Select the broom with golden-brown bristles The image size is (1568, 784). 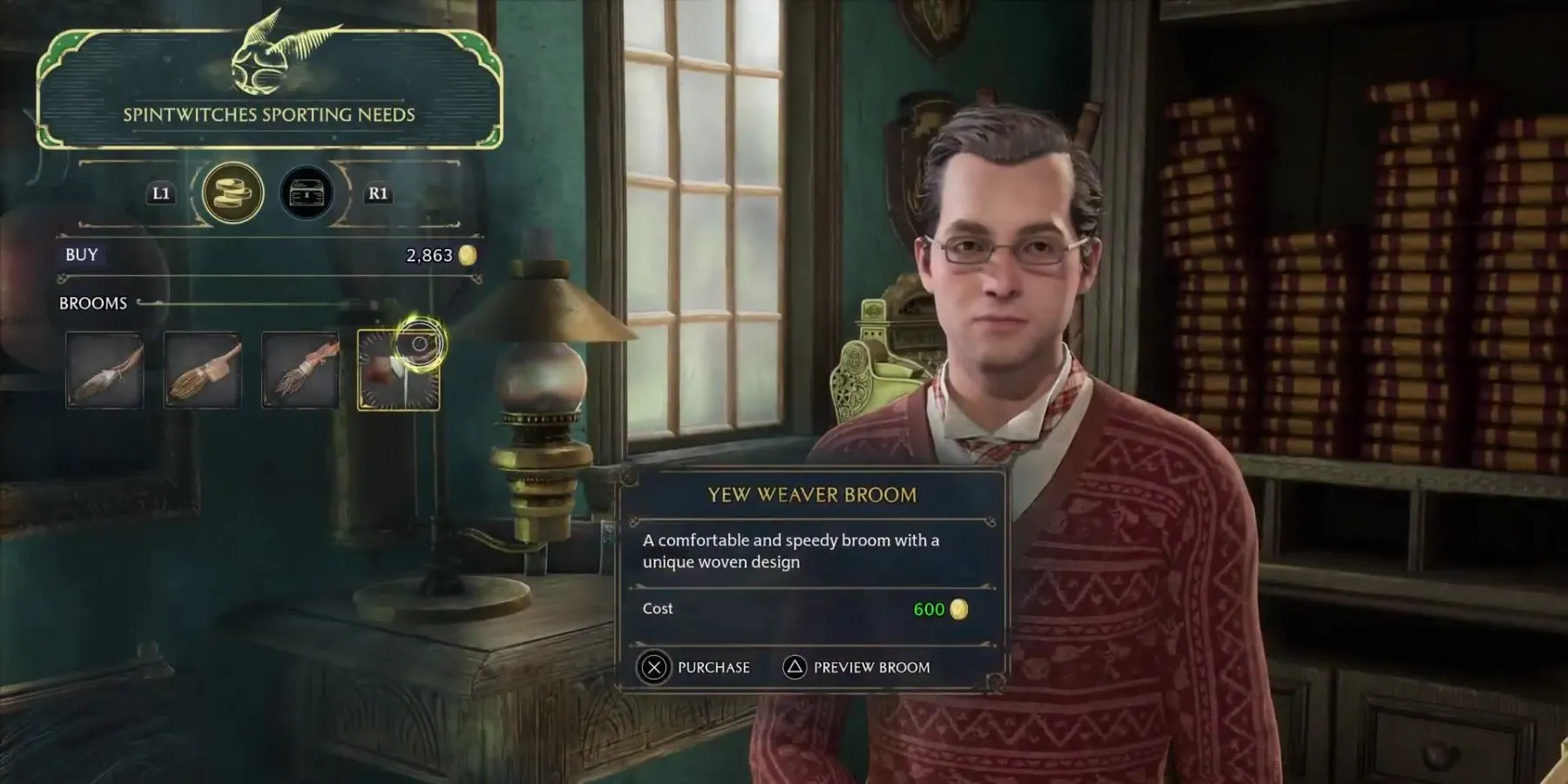pos(202,370)
